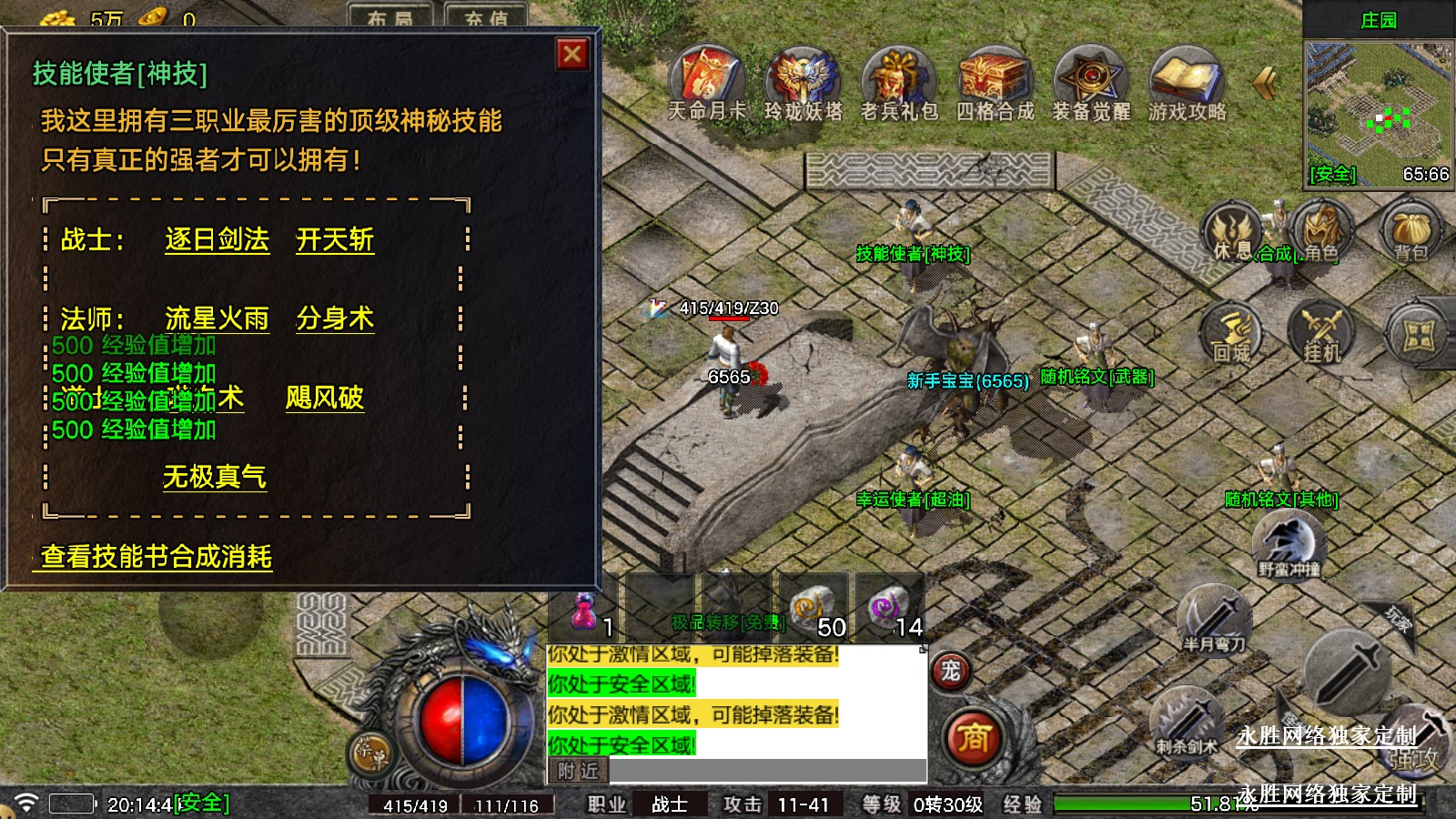Screen dimensions: 1456x819
Task: Choose the 开天斩 skill link
Action: click(x=335, y=240)
